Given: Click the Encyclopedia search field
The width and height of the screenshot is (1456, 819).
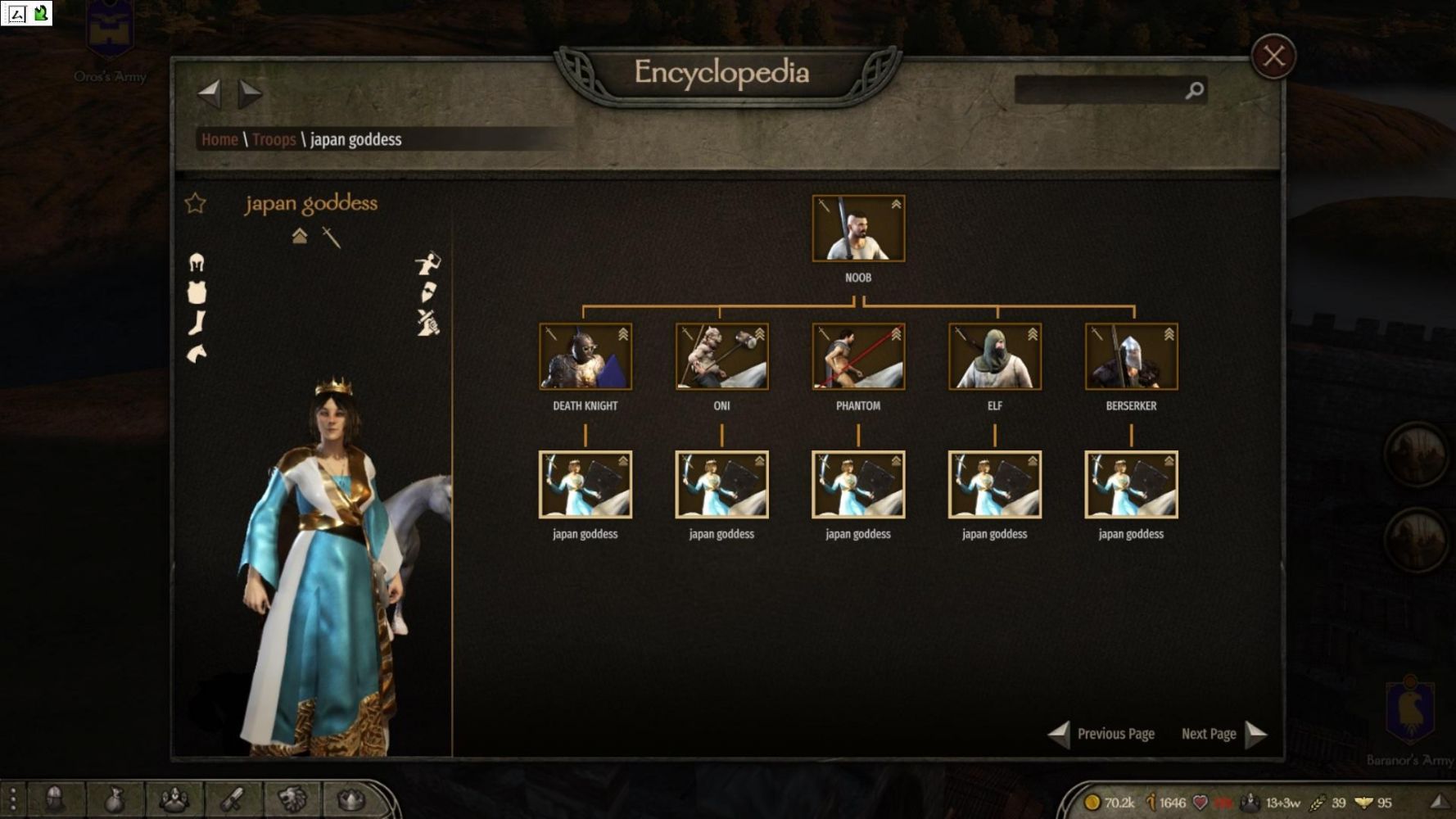Looking at the screenshot, I should click(1099, 90).
